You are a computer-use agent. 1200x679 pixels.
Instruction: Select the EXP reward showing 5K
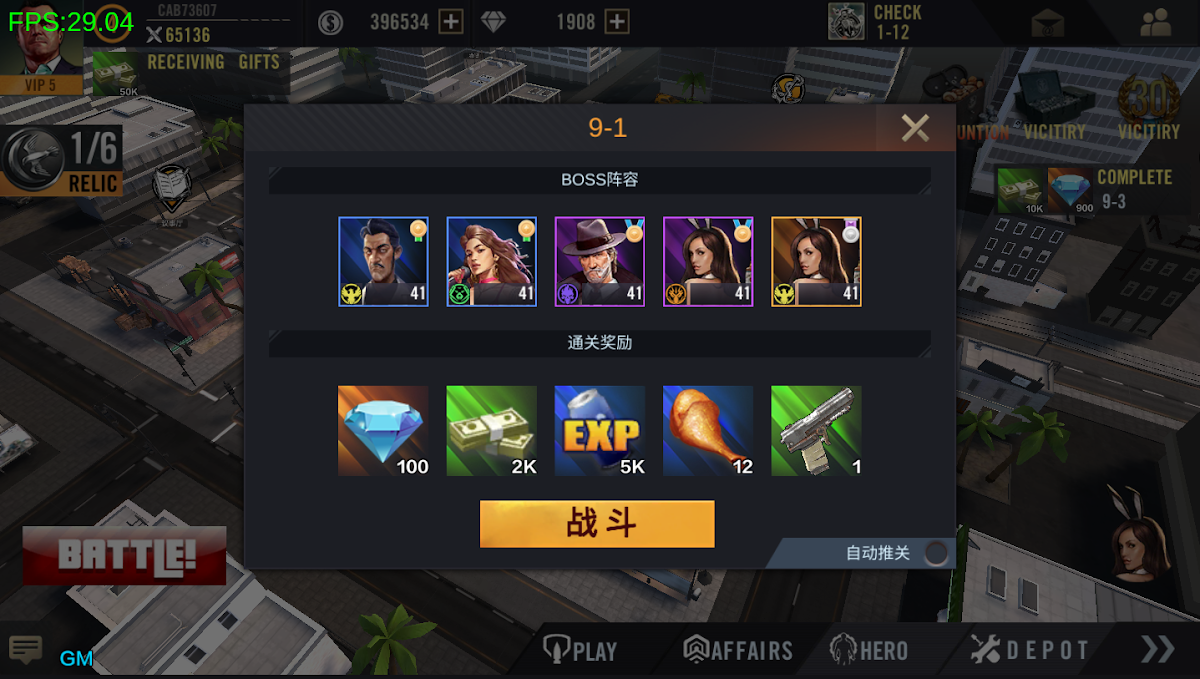point(600,431)
